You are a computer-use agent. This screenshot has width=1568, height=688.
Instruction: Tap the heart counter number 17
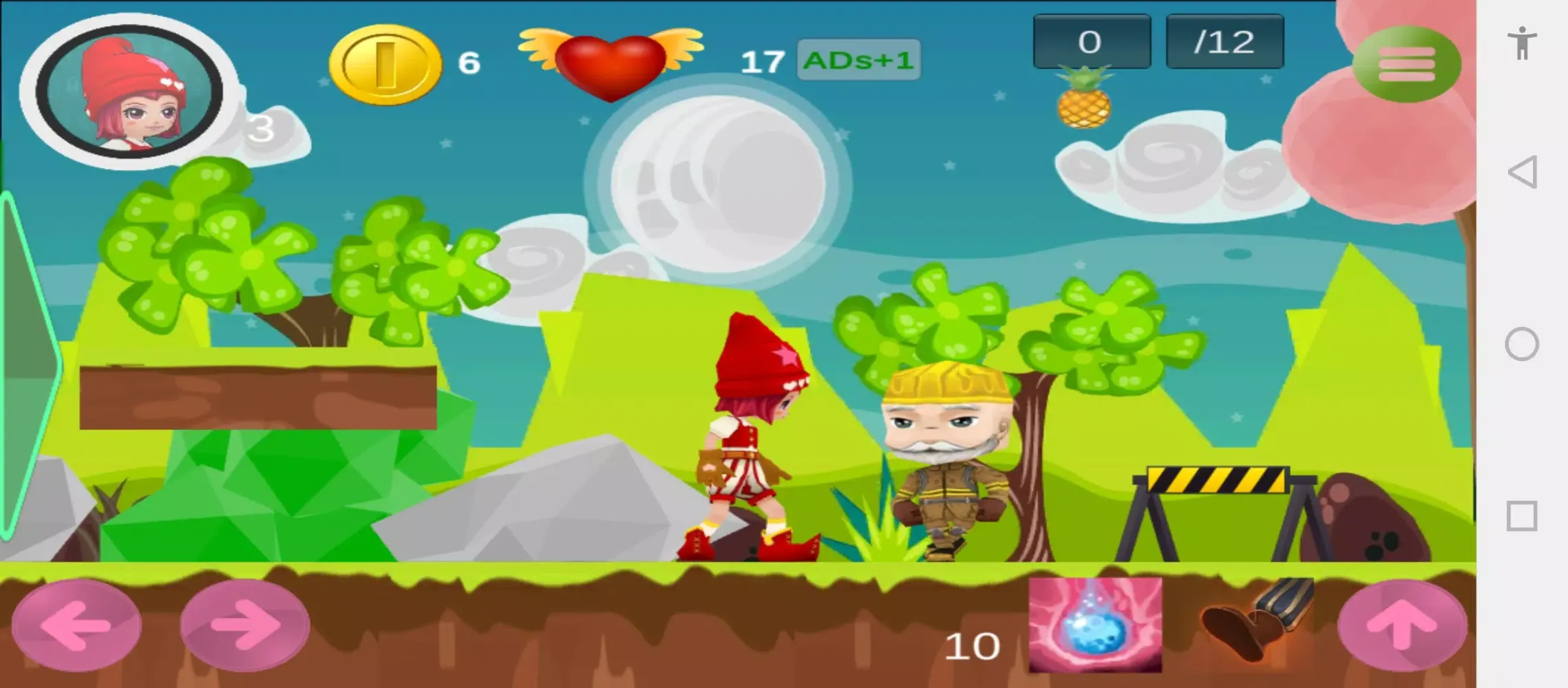(761, 62)
